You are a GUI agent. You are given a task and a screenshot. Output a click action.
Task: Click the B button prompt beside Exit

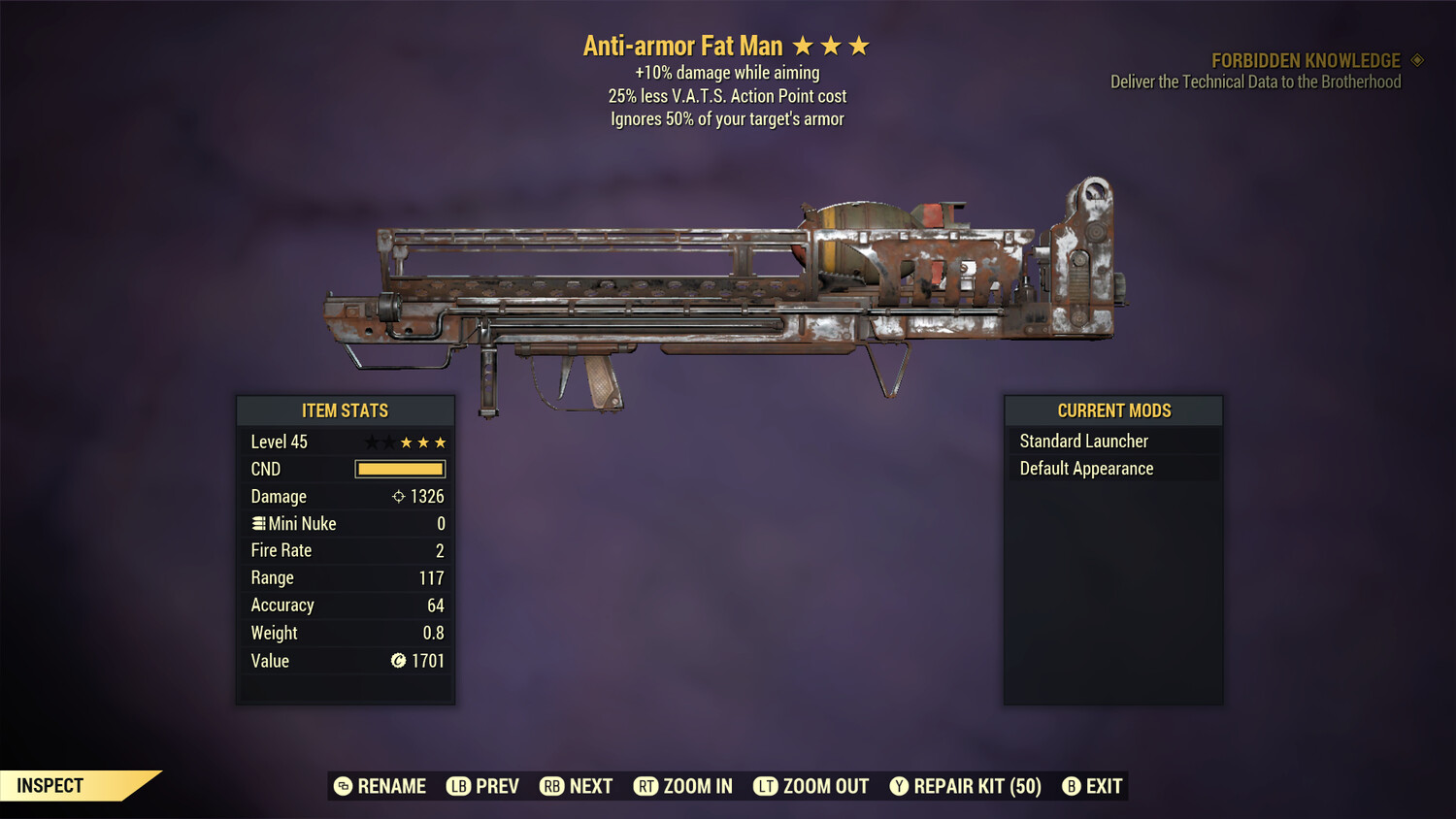(x=1071, y=786)
